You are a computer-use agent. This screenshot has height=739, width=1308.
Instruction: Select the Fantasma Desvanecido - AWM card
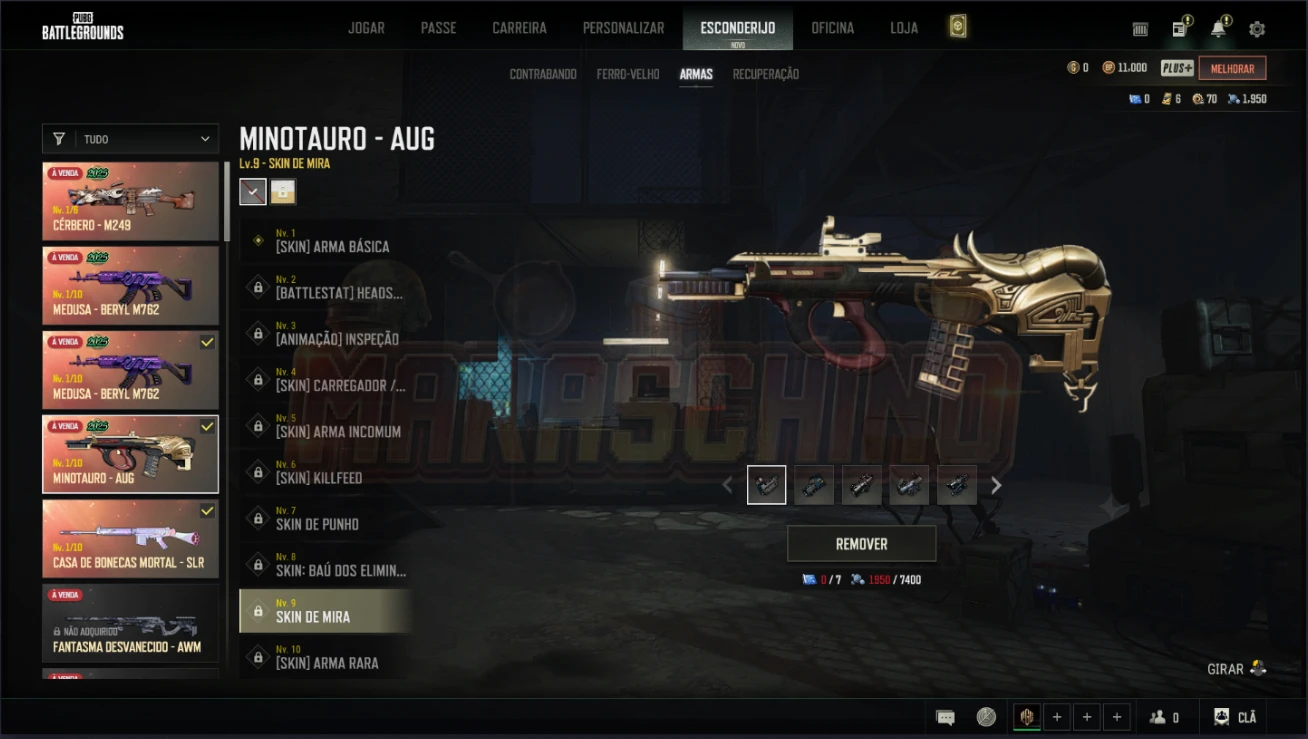130,623
